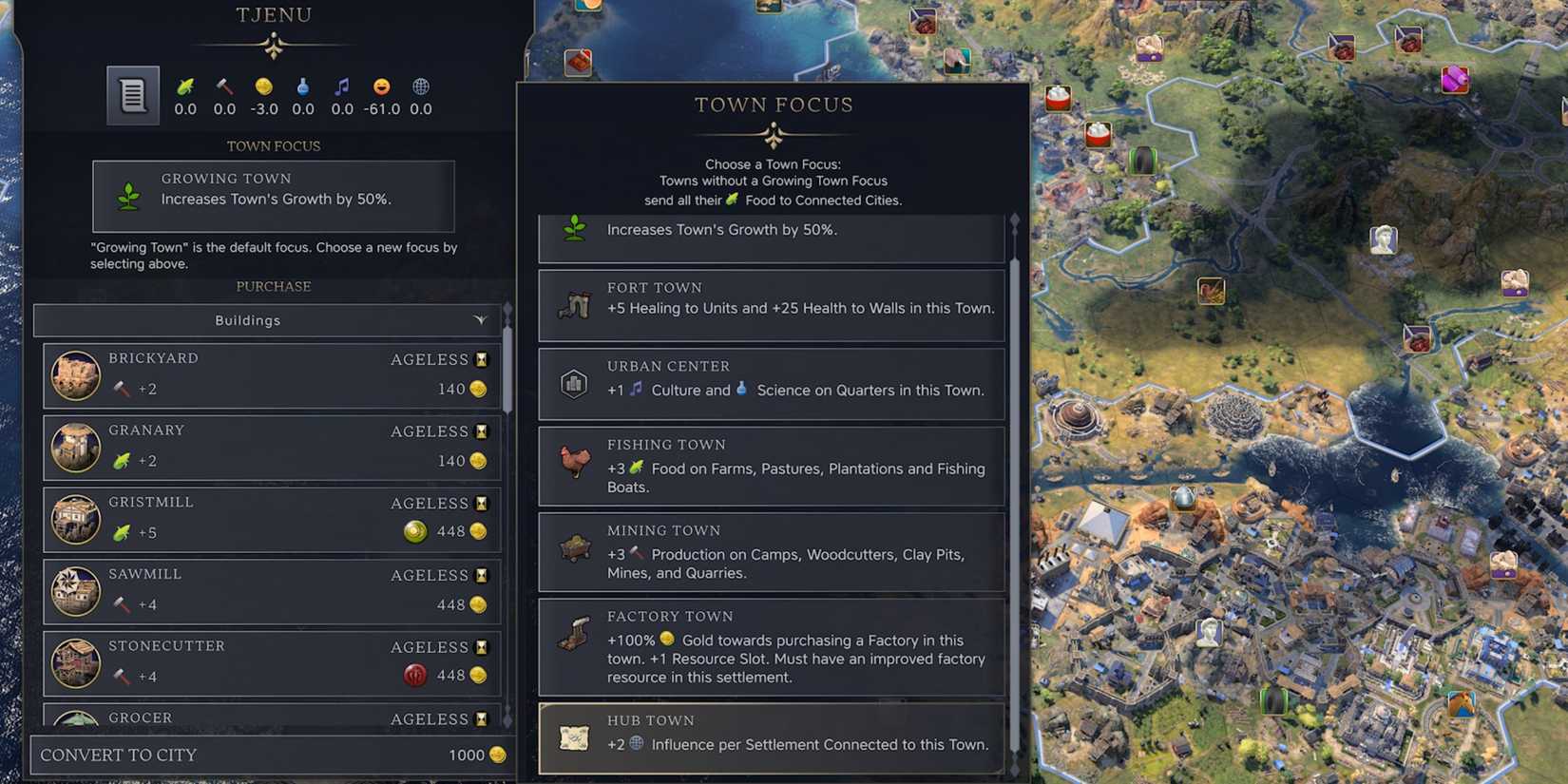Click the Convert to City button
Screen dimensions: 1568x784
click(x=269, y=755)
